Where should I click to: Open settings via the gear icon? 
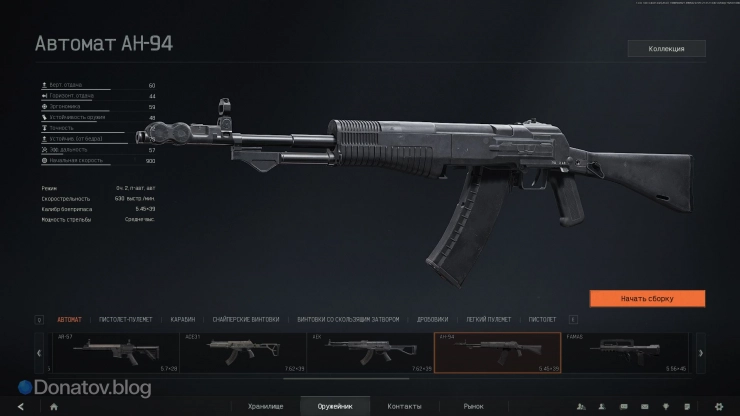click(x=718, y=406)
